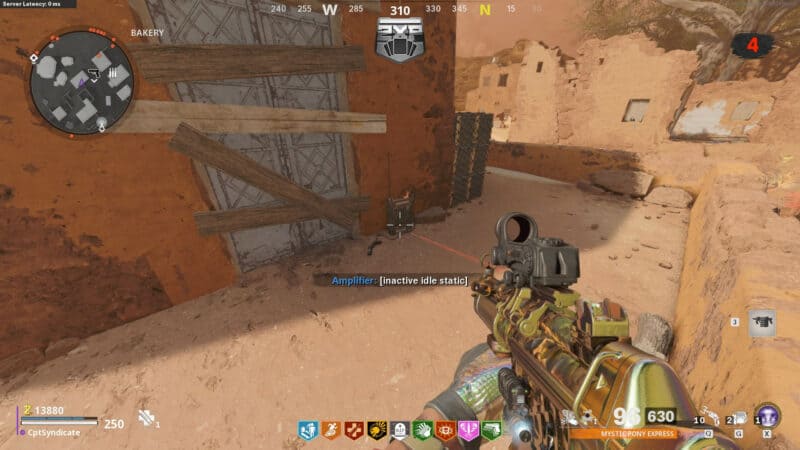800x450 pixels.
Task: Click the pink perk icon
Action: pos(468,430)
